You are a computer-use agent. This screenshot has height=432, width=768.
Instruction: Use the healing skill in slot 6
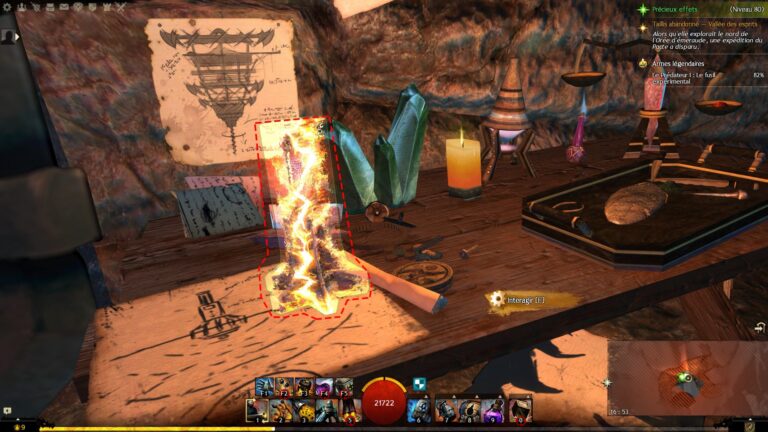[420, 410]
